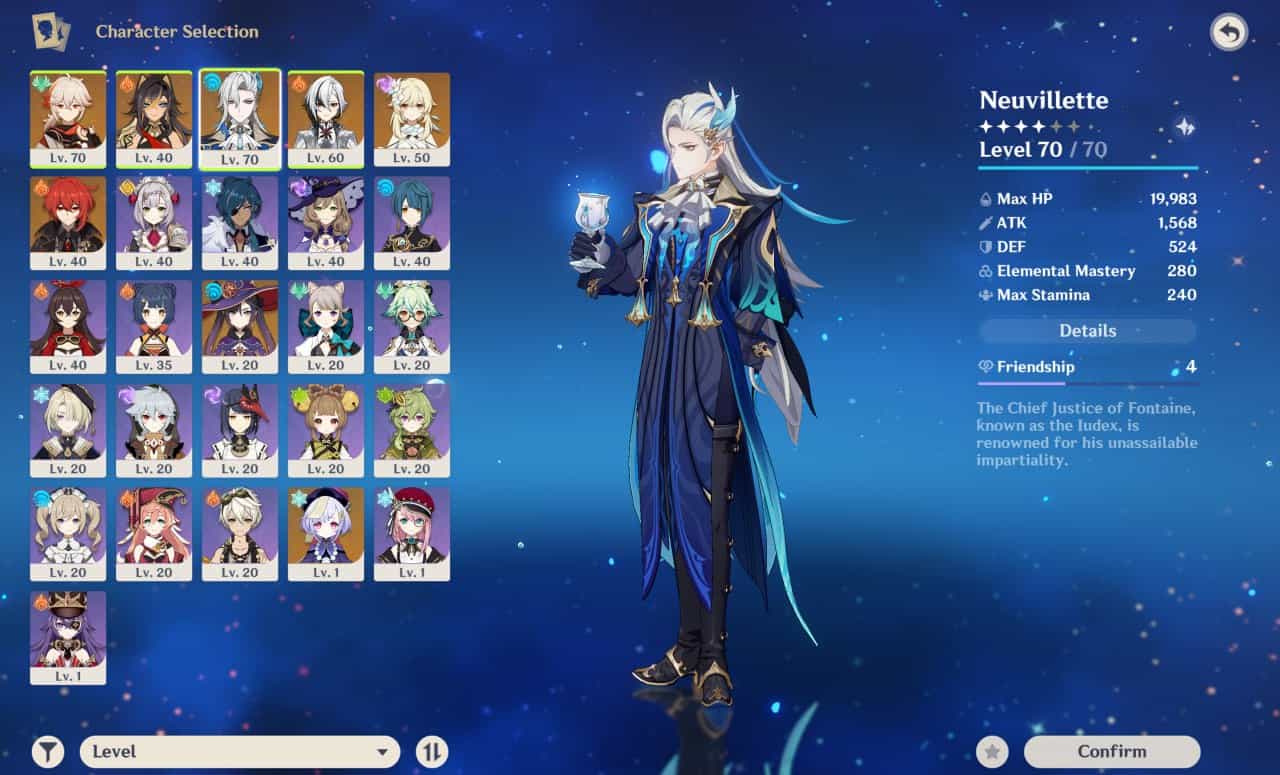Select Kazuha's character card
Viewport: 1280px width, 775px height.
(68, 119)
